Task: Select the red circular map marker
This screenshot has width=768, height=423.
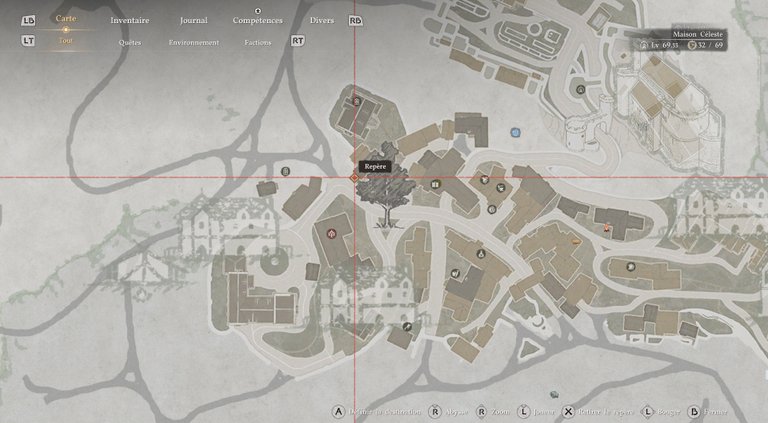Action: click(x=332, y=233)
